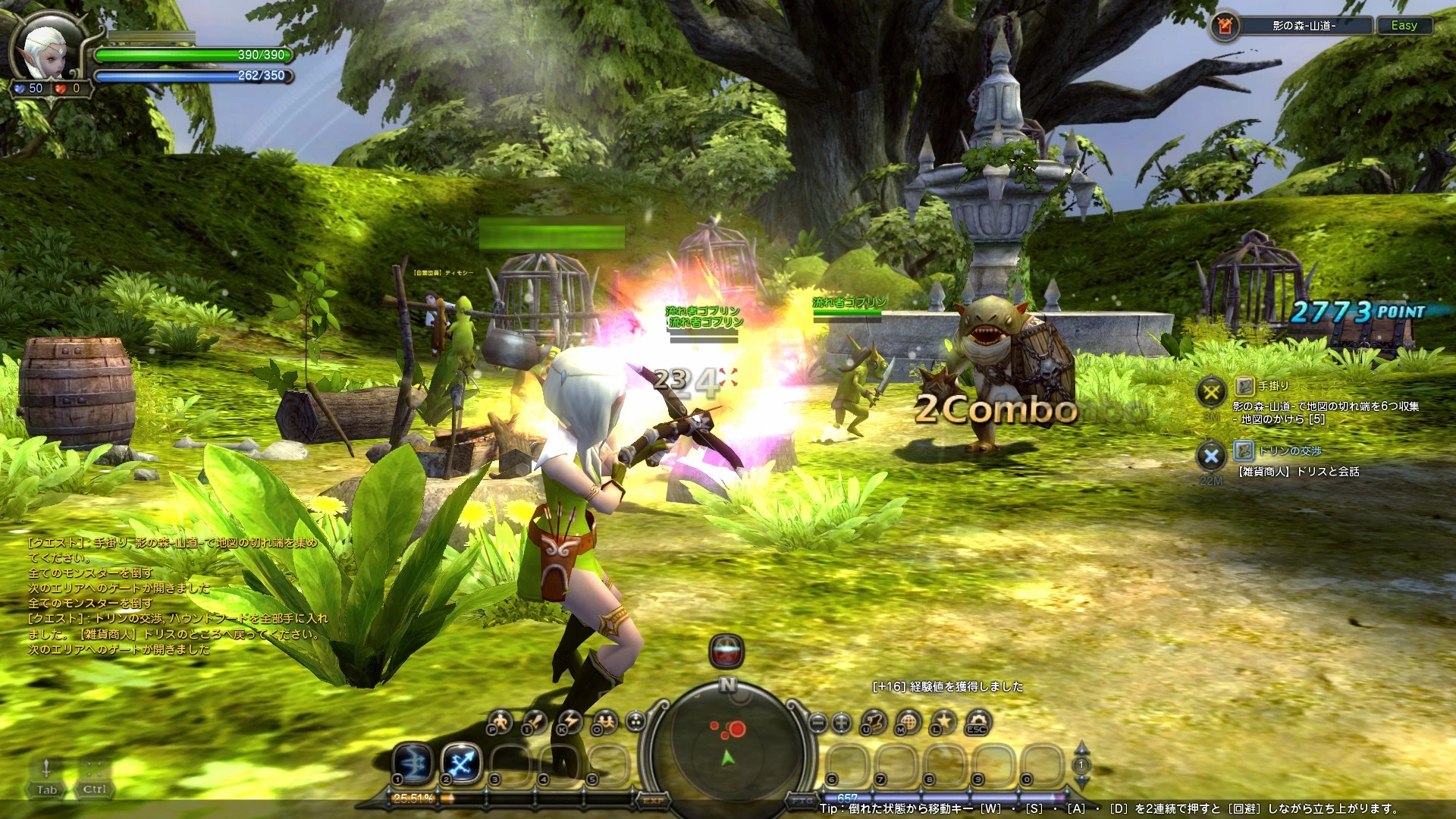Activate the bow skill in slot 1
The image size is (1456, 819).
413,762
